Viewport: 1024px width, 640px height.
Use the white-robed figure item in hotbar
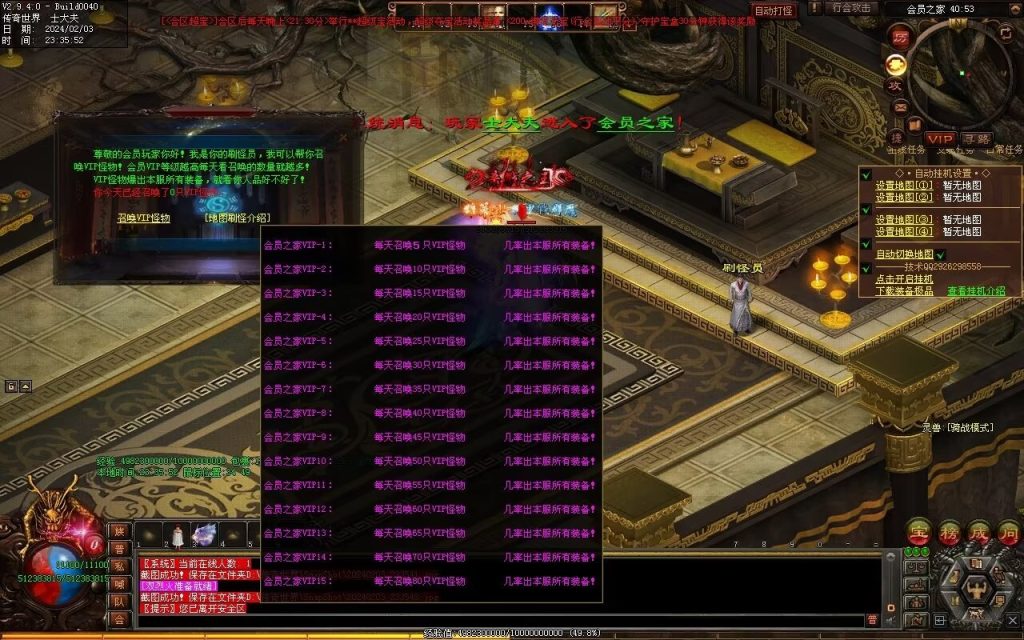pos(177,536)
